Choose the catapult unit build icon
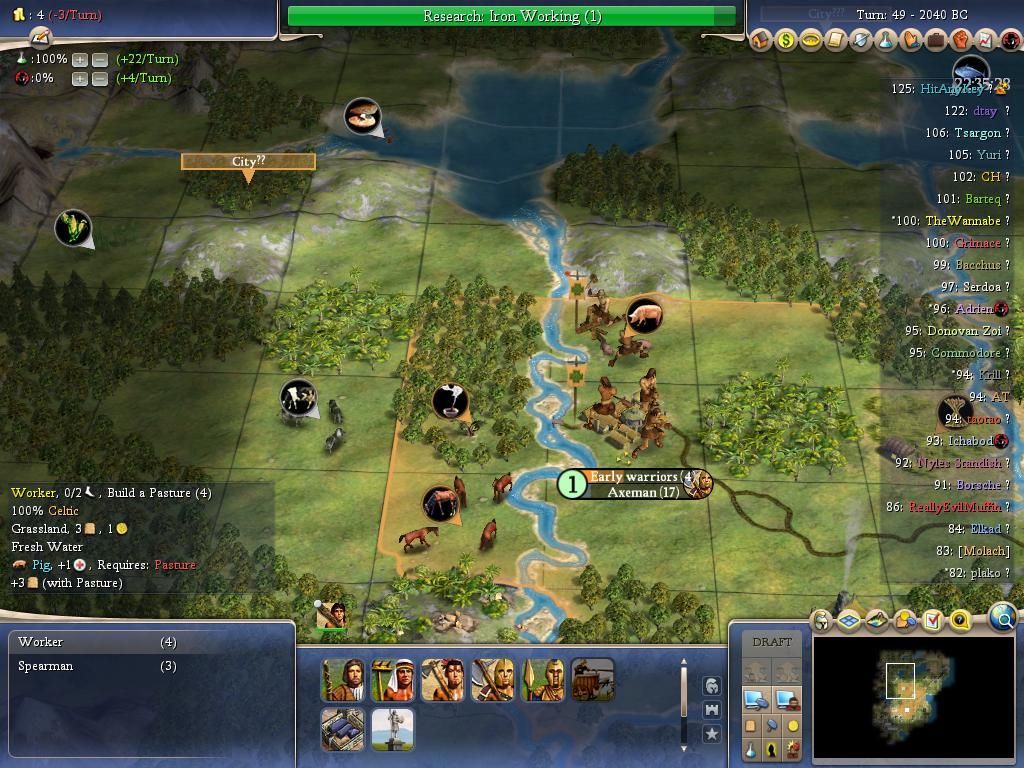The width and height of the screenshot is (1024, 768). pyautogui.click(x=592, y=680)
